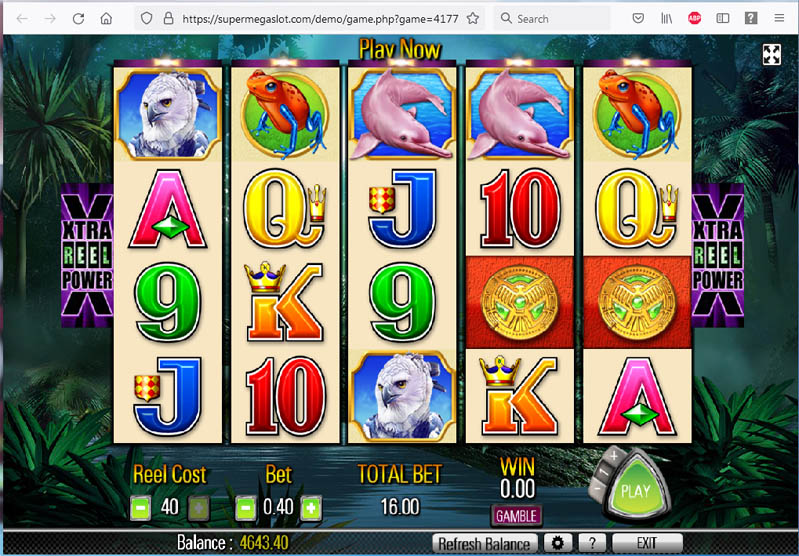Increase the Reel Cost value

[199, 507]
